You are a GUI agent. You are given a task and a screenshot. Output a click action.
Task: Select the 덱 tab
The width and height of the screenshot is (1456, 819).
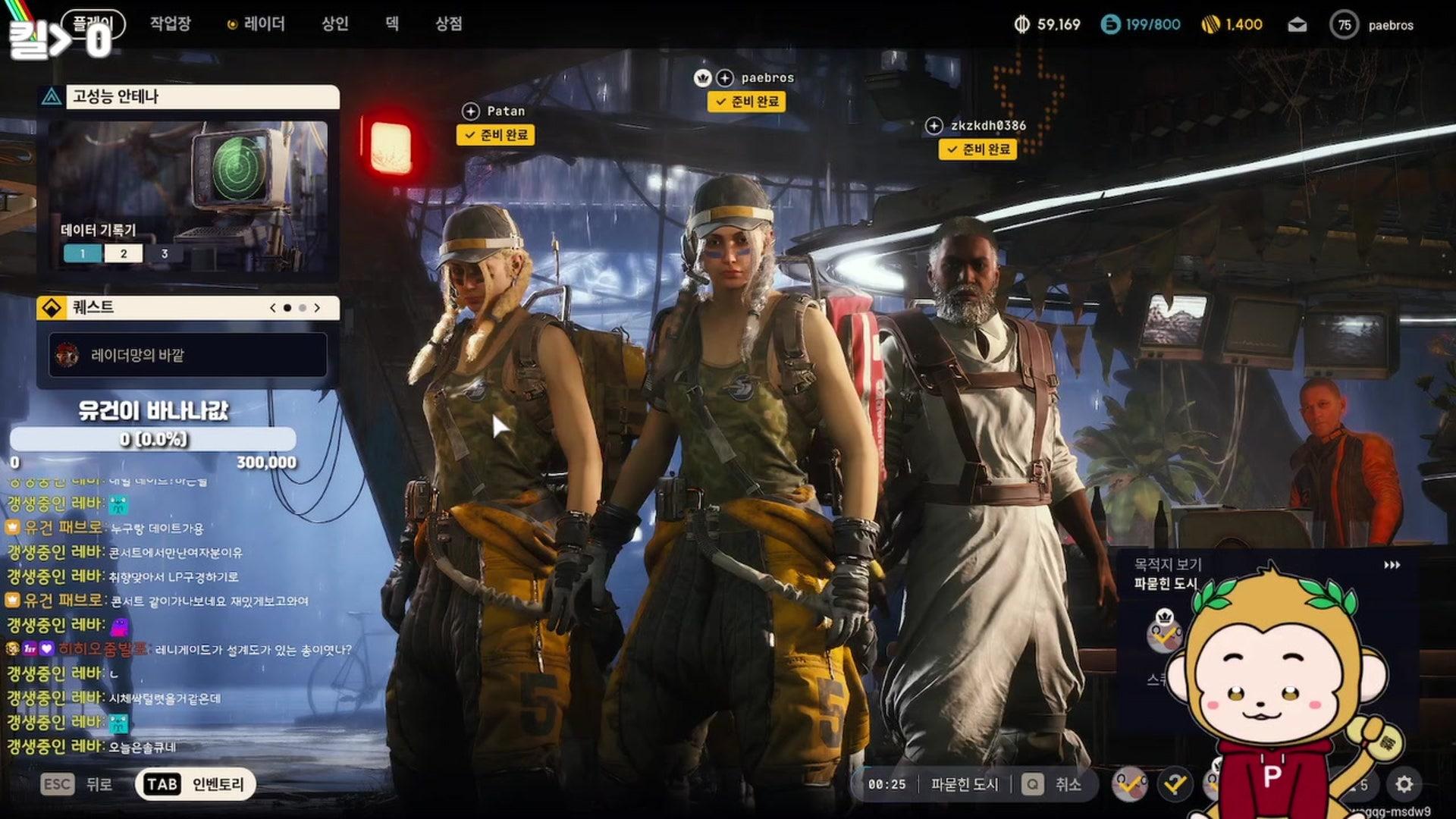pos(392,24)
